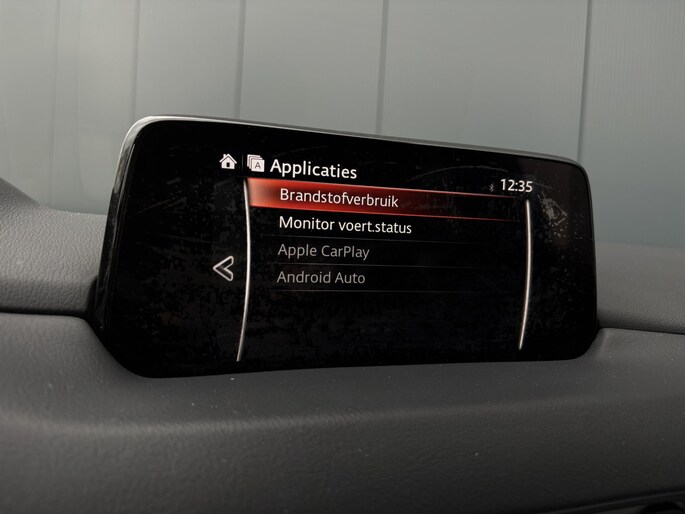The height and width of the screenshot is (514, 685).
Task: Go back with the left arrow
Action: click(224, 268)
